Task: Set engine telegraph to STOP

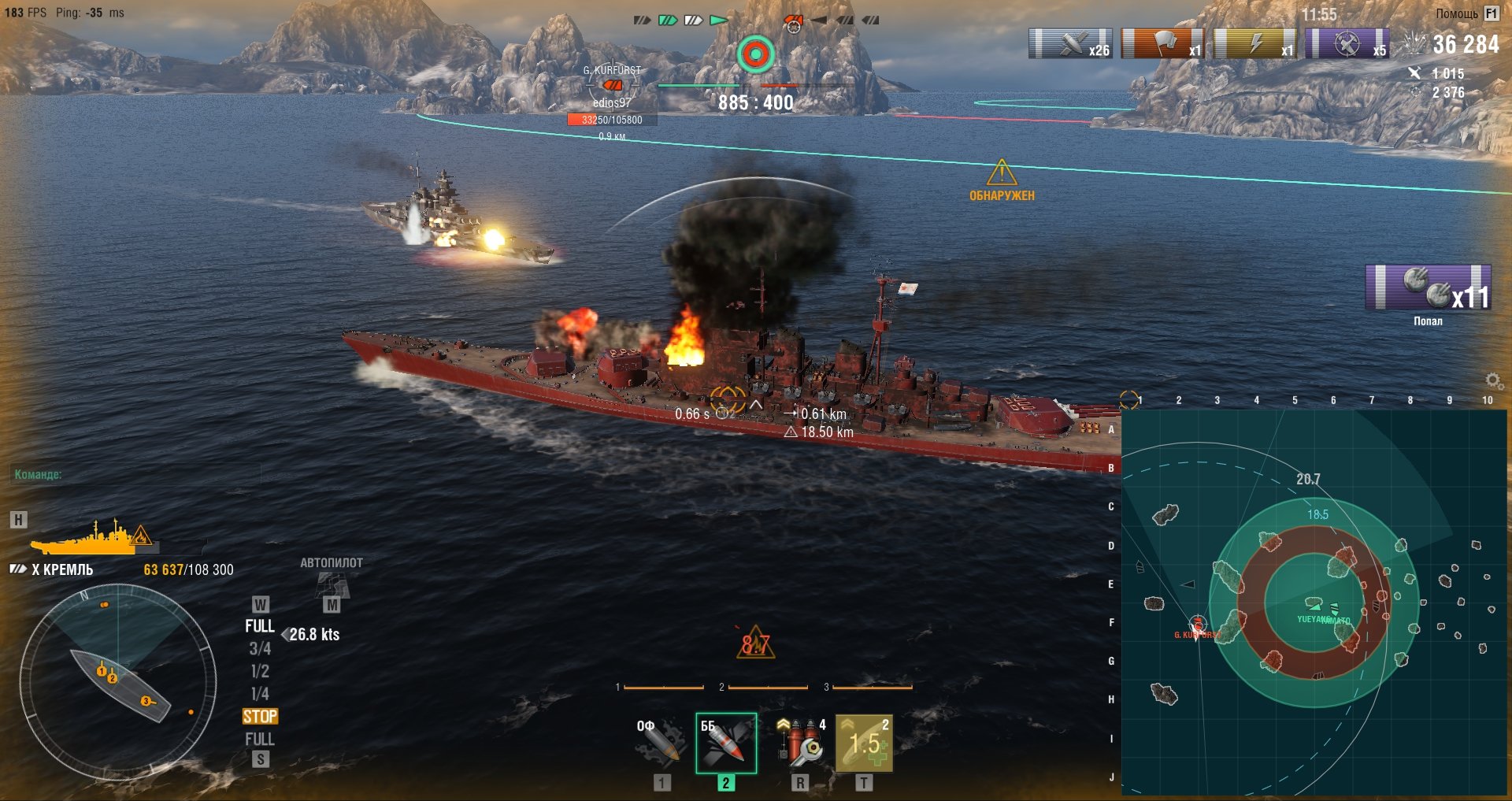Action: pos(260,717)
